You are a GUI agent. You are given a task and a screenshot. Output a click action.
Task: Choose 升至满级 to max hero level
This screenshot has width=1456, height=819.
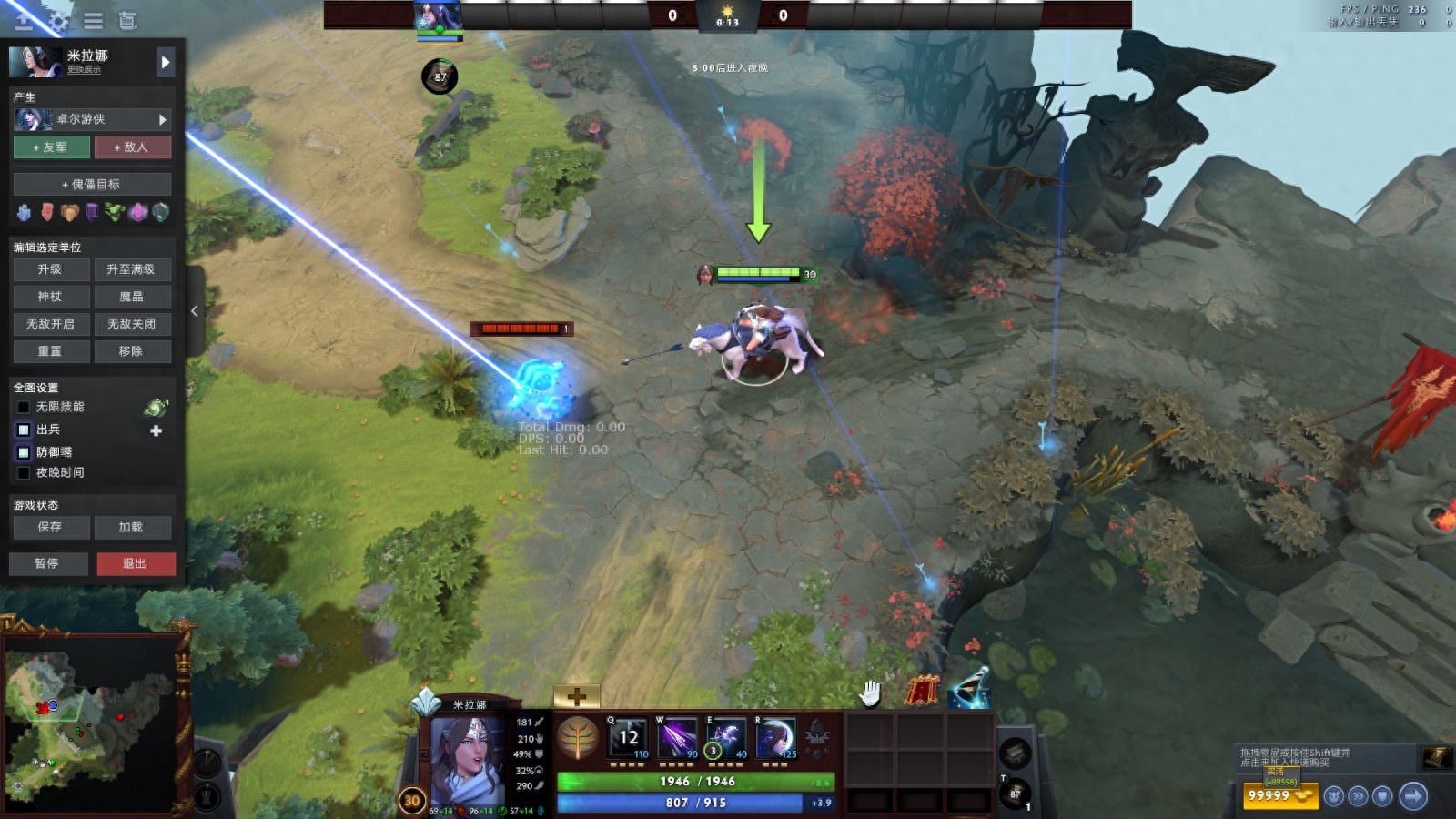132,269
